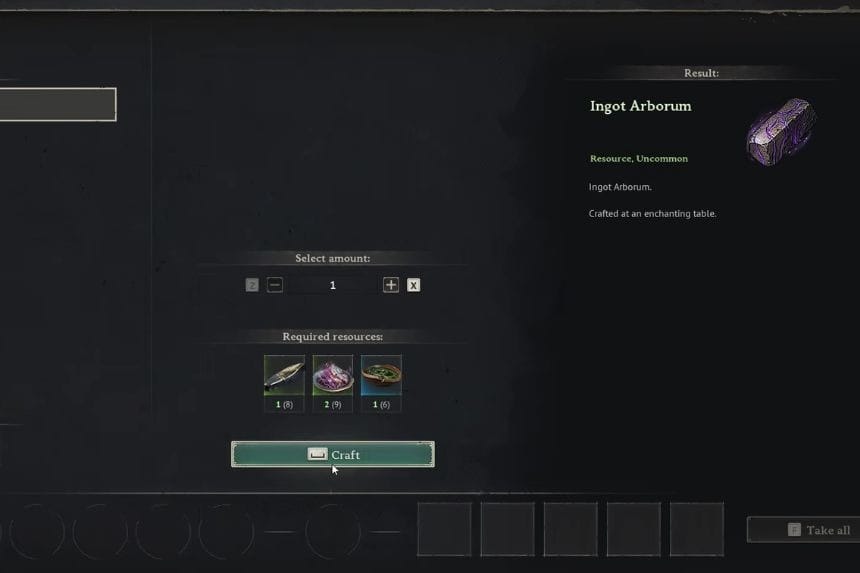Increase the craft amount with plus

pyautogui.click(x=391, y=285)
